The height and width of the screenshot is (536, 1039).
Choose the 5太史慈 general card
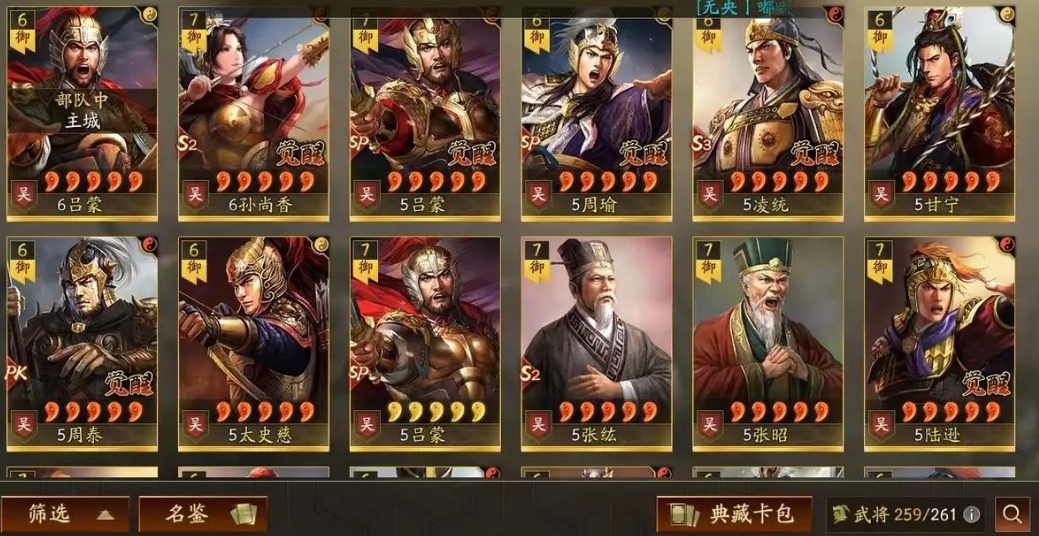pyautogui.click(x=254, y=342)
